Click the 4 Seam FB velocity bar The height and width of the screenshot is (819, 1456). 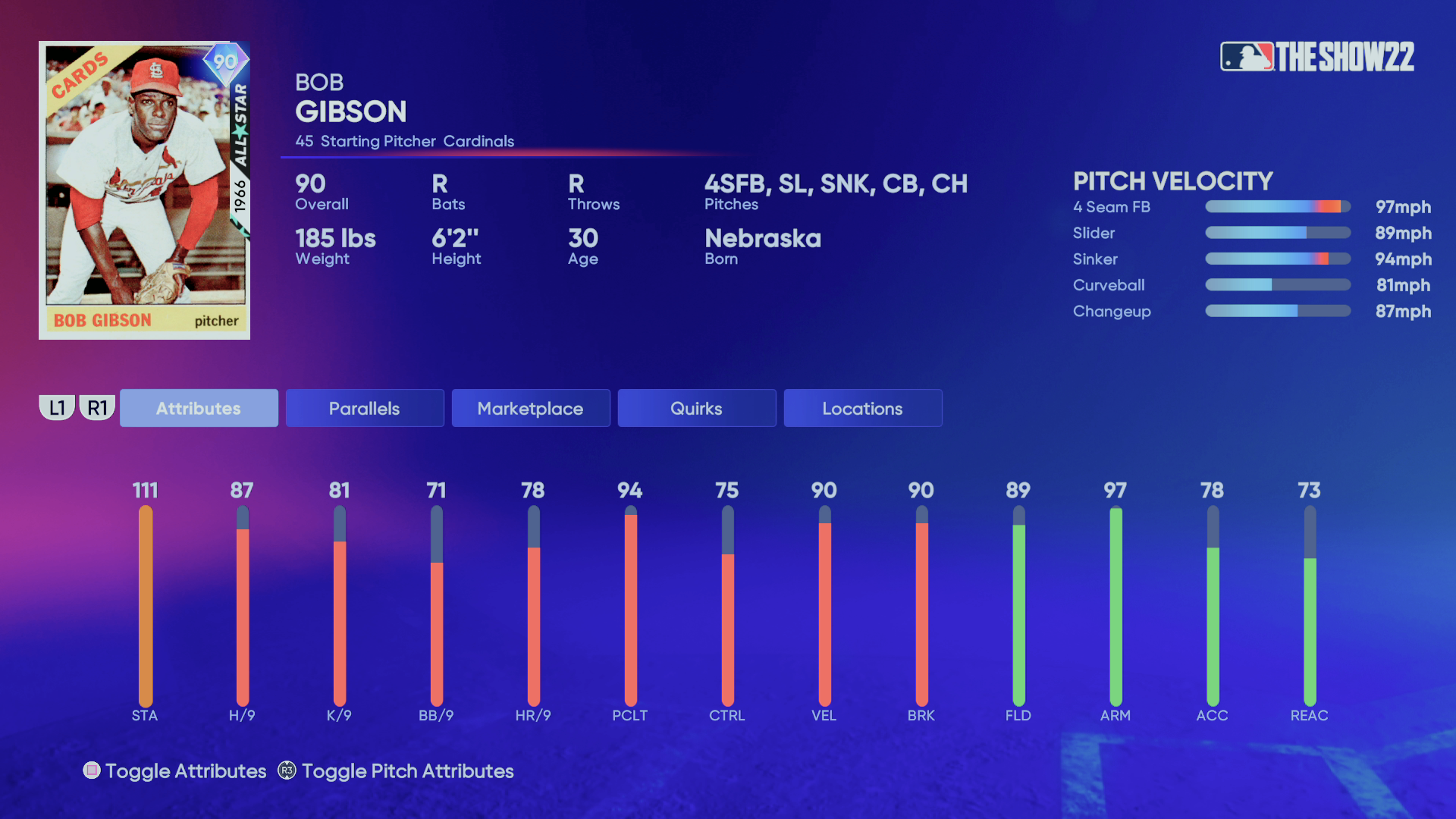coord(1277,206)
